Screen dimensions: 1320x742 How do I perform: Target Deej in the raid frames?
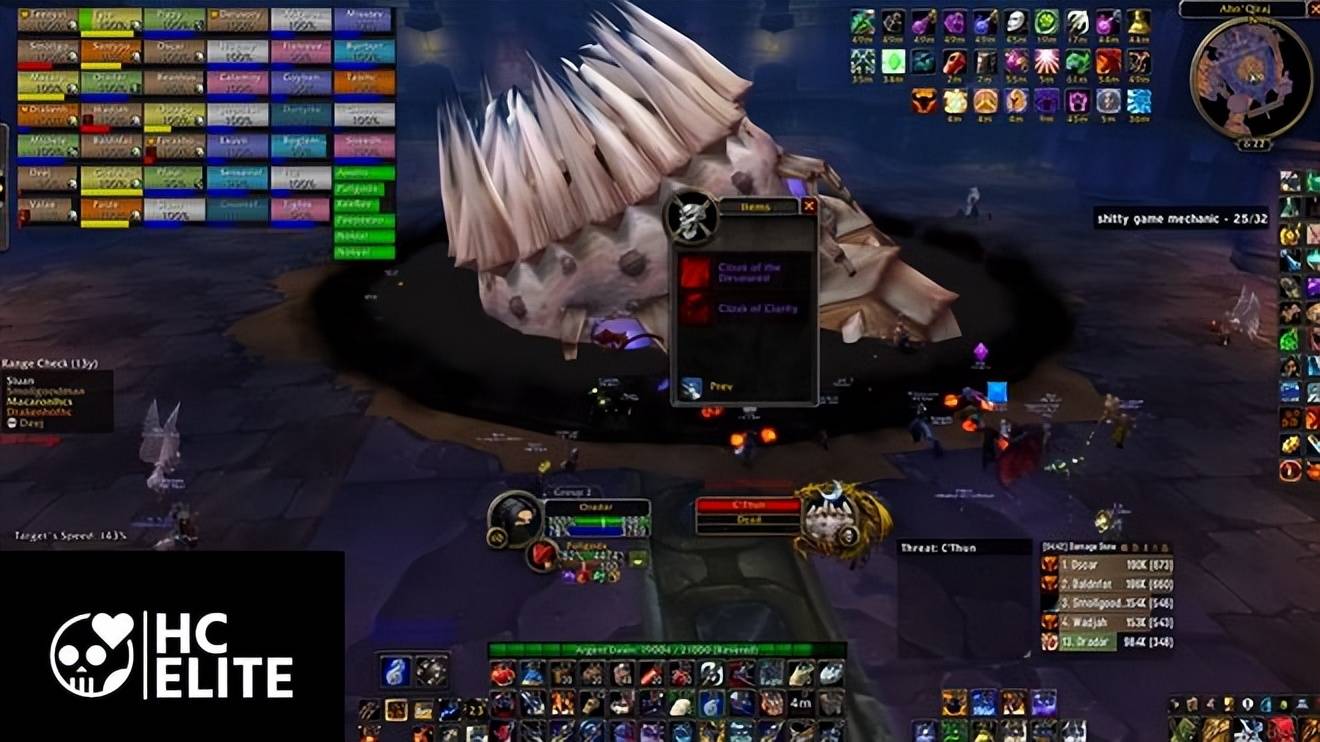[47, 178]
